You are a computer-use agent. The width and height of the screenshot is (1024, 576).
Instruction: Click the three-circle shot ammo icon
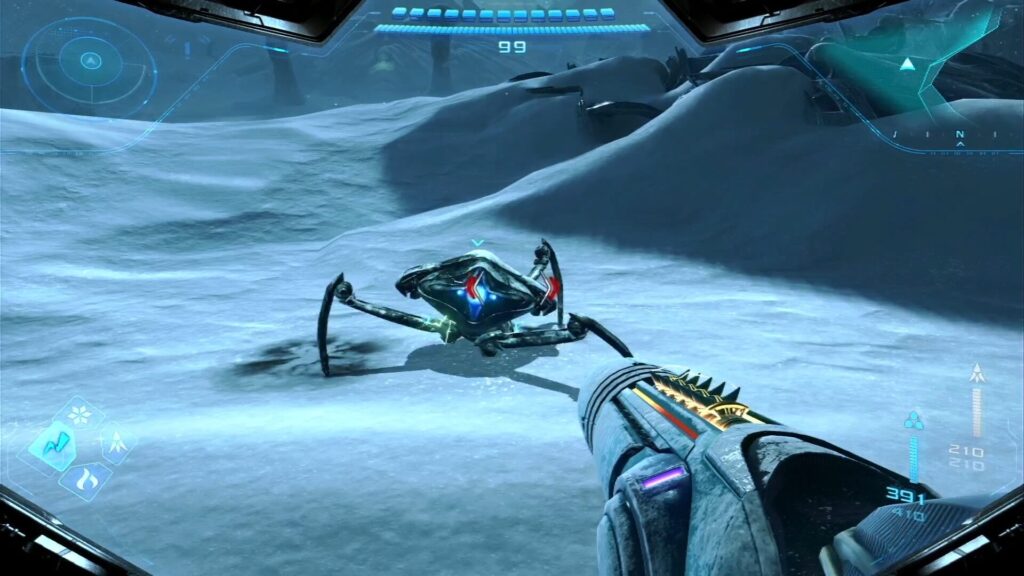click(x=913, y=420)
